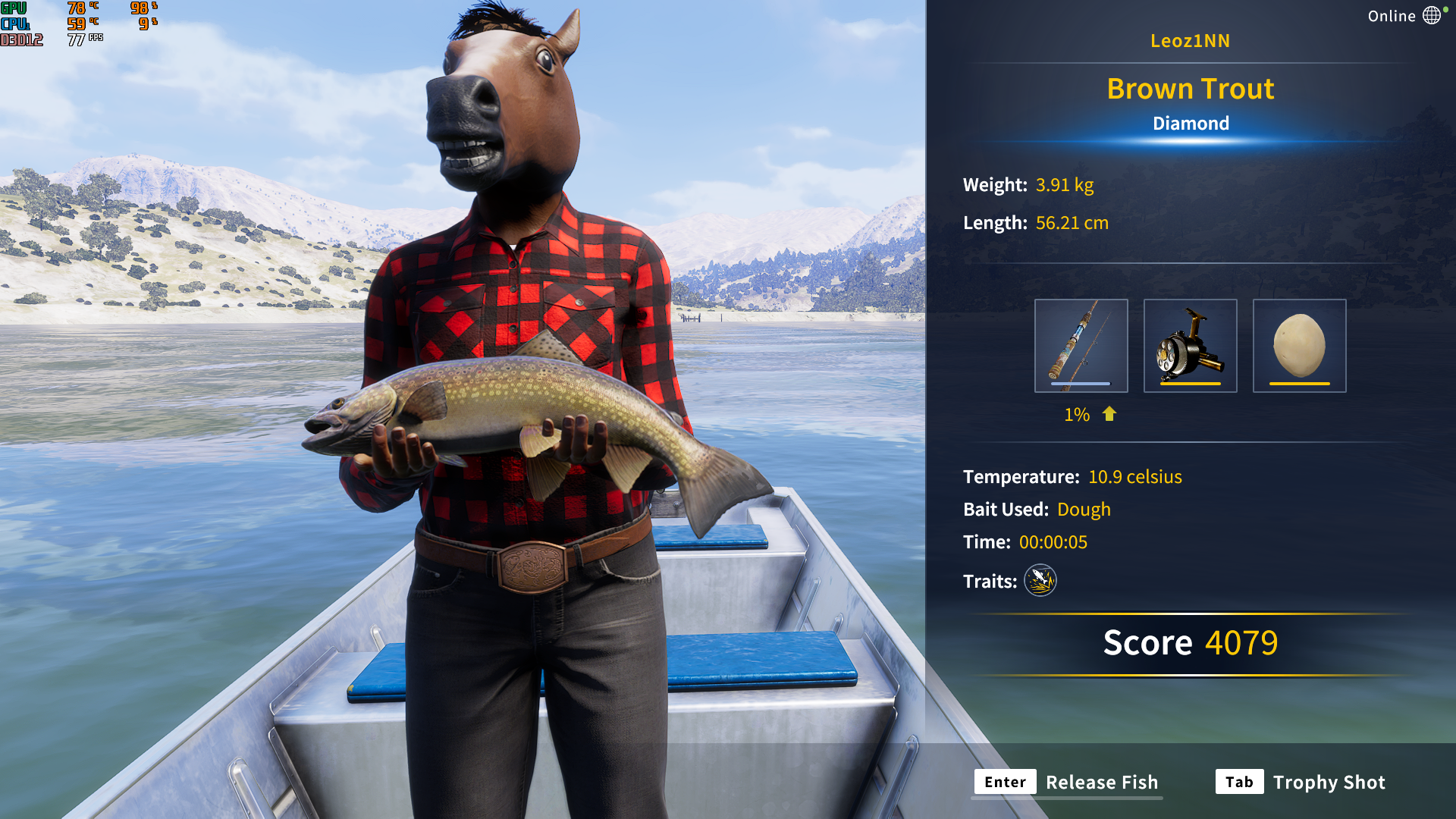Click the fish trait badge icon

click(1040, 581)
